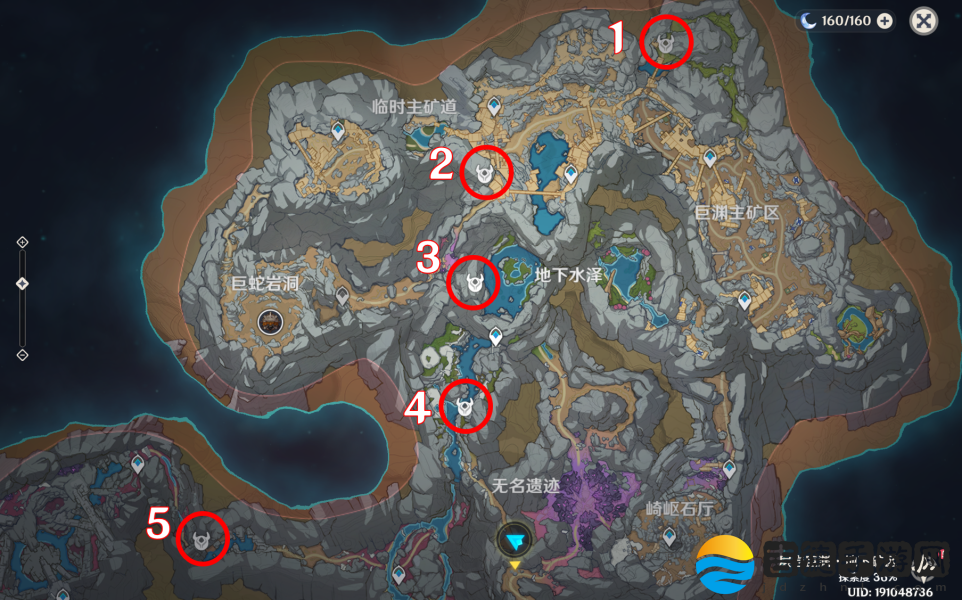Select the boss icon in 巨蛇岩洞

coord(269,321)
